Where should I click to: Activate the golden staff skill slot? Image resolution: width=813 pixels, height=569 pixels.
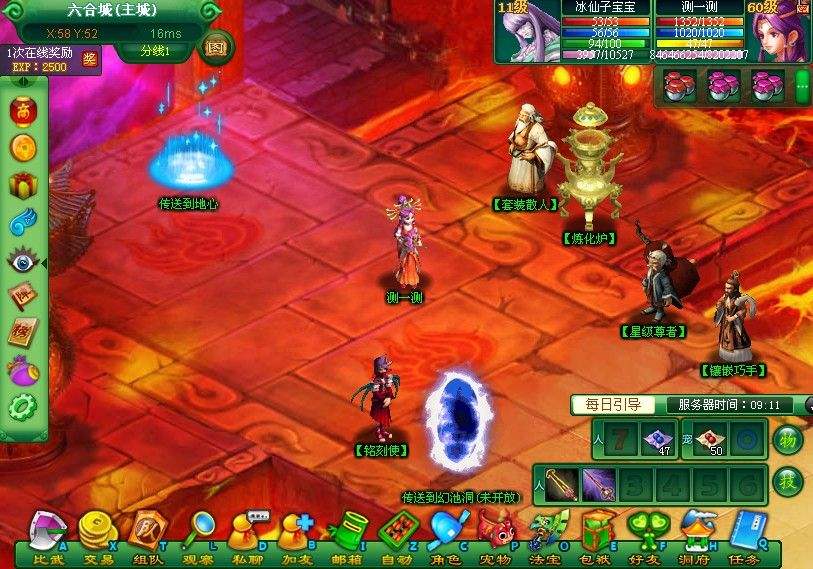click(x=562, y=484)
